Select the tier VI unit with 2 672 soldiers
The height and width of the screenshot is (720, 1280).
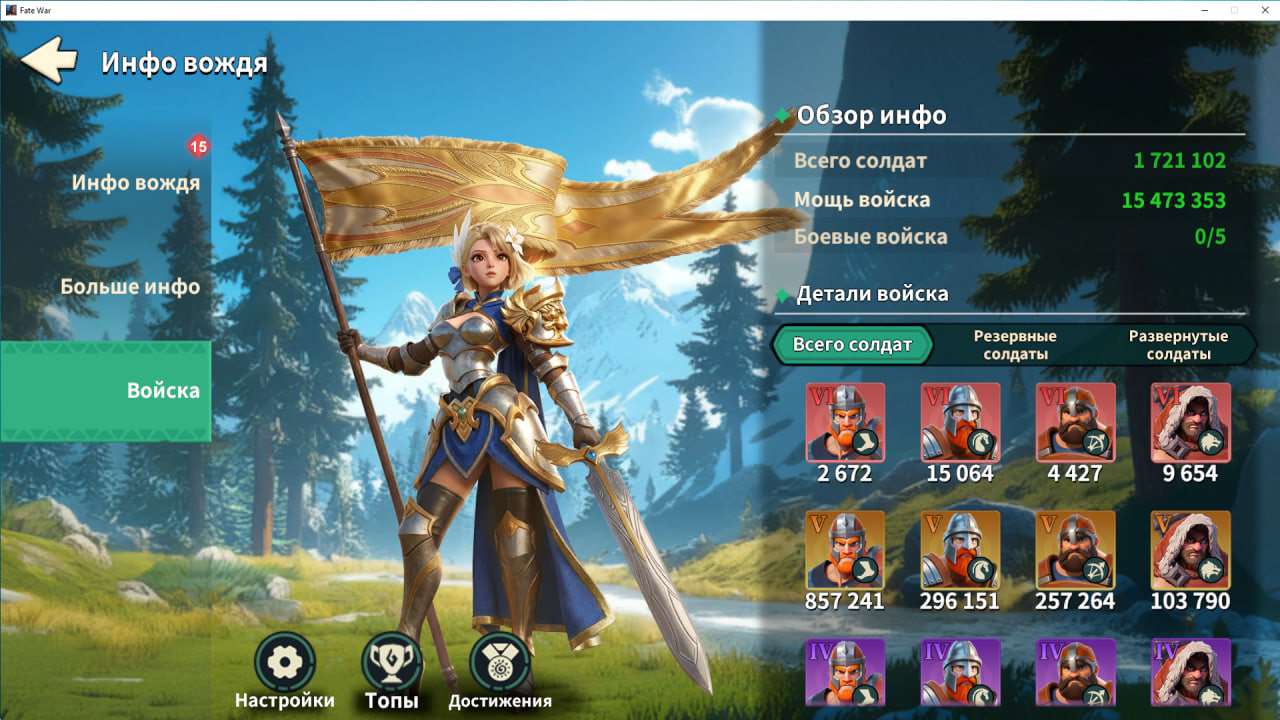845,423
